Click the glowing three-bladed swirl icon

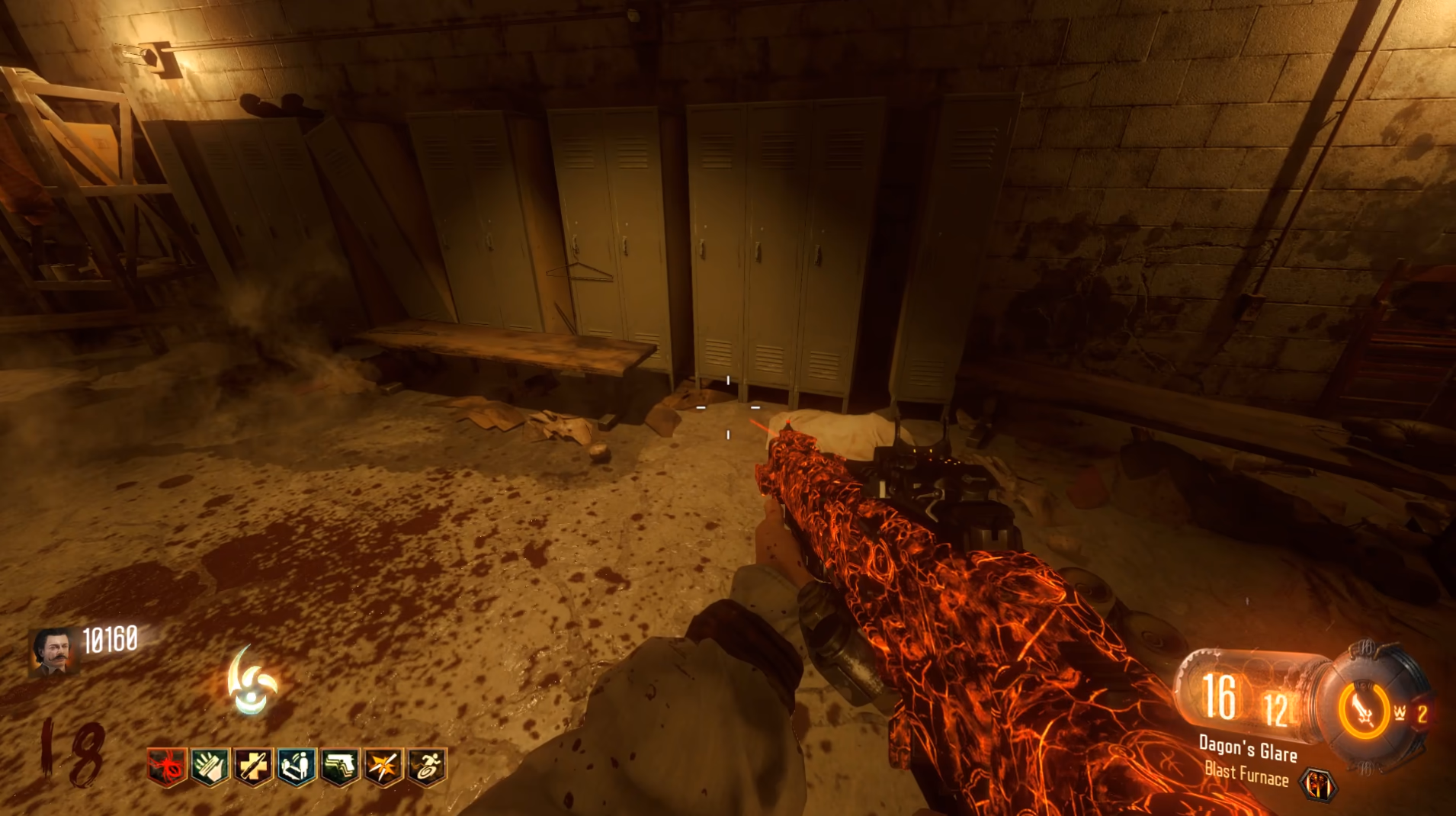(x=252, y=681)
